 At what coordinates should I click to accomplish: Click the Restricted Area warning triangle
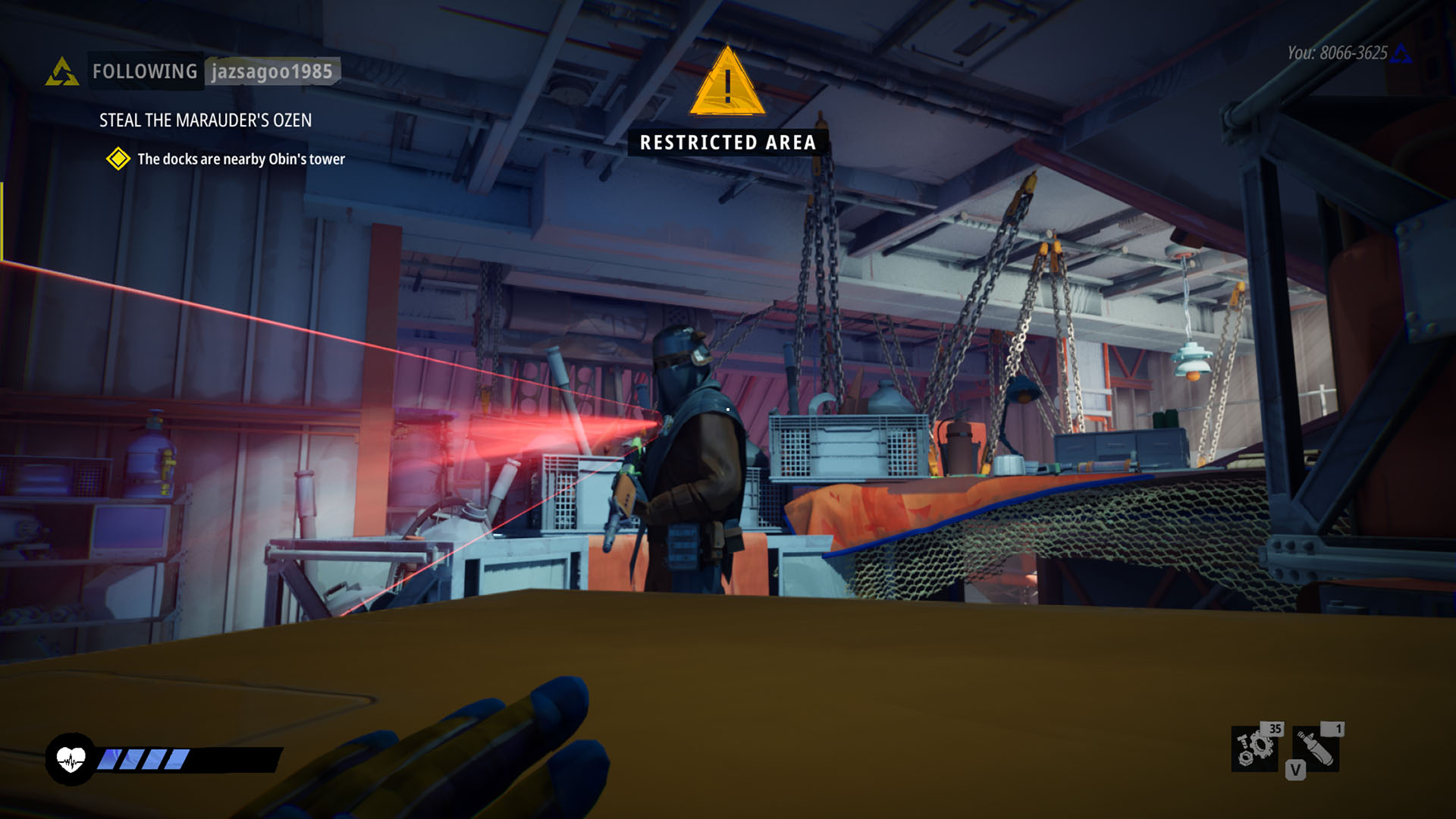tap(727, 83)
